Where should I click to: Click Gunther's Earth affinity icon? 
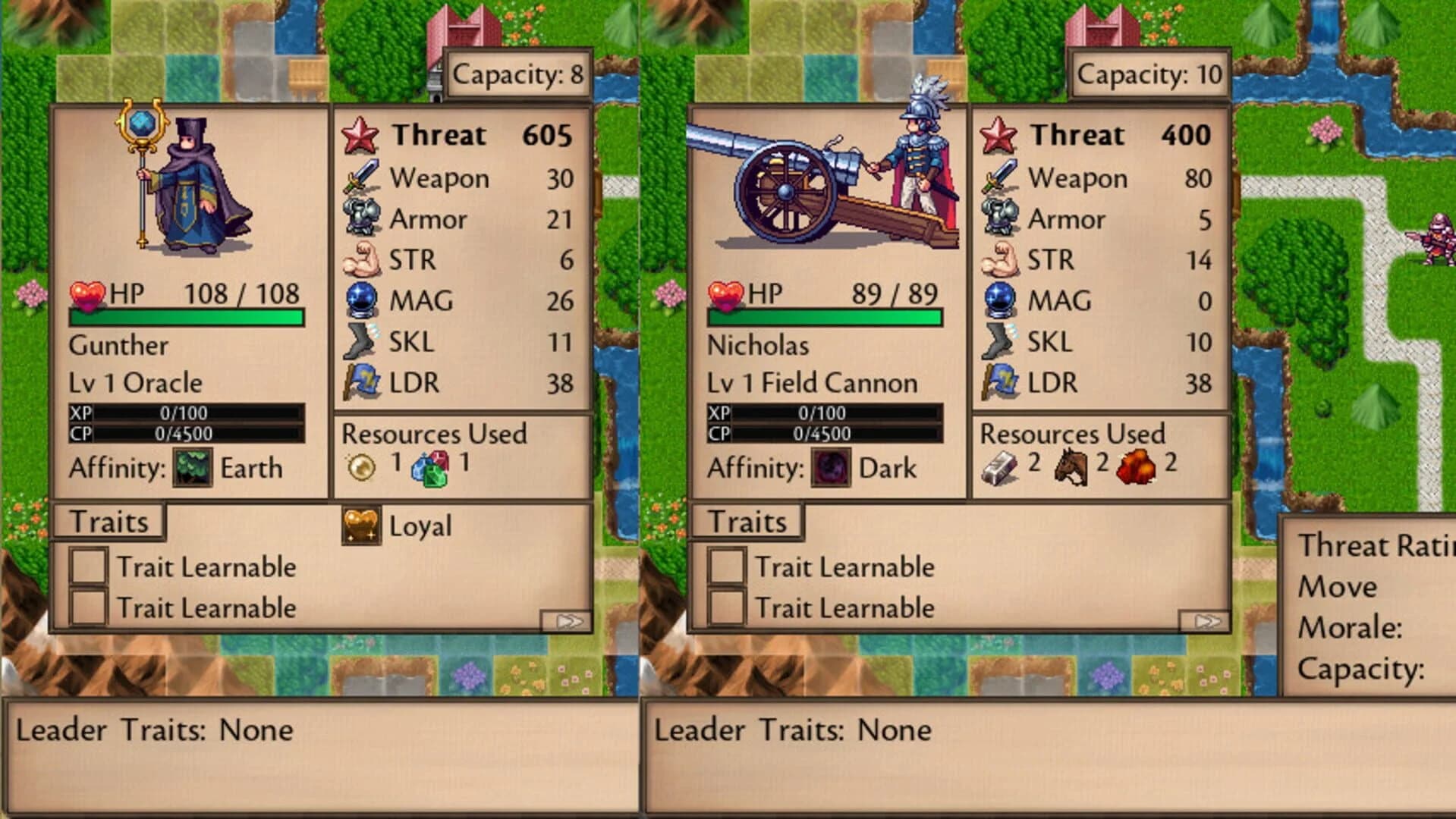[191, 468]
